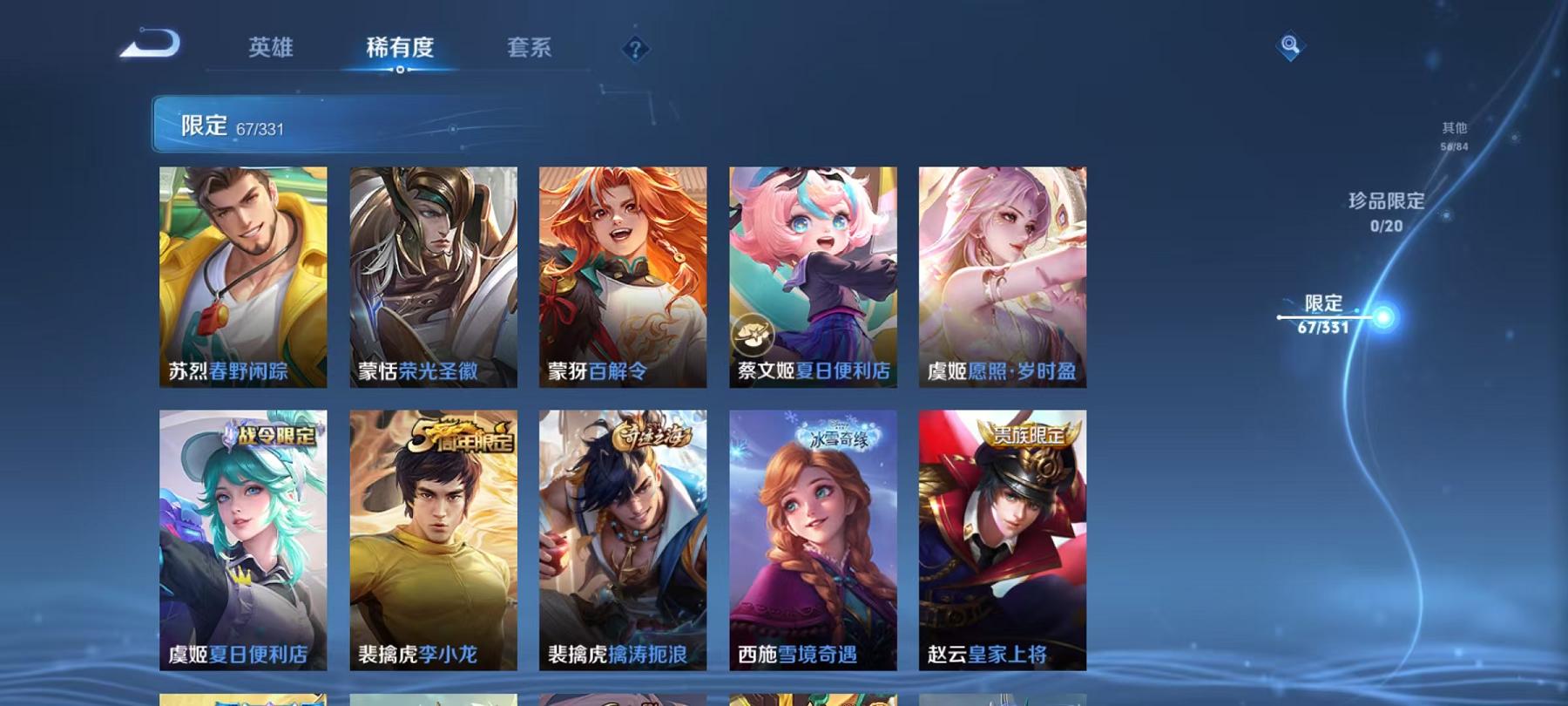1568x706 pixels.
Task: Open 虞姬 愿照·岁时盈 skin card
Action: (x=1002, y=275)
